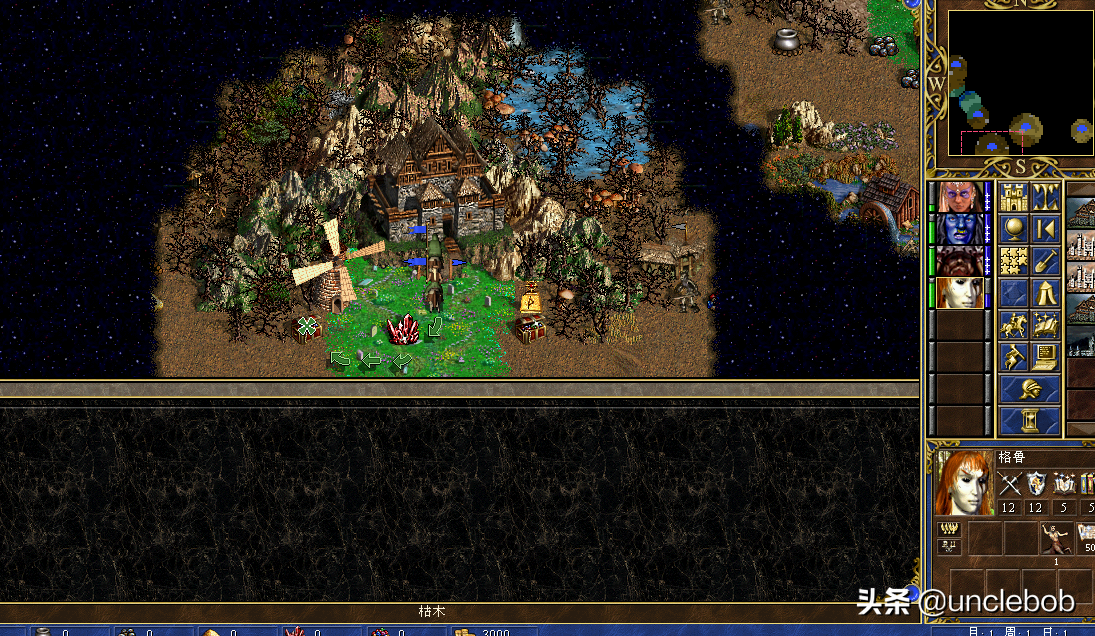Select the purple-masked hero portrait
The image size is (1095, 636).
click(x=960, y=197)
